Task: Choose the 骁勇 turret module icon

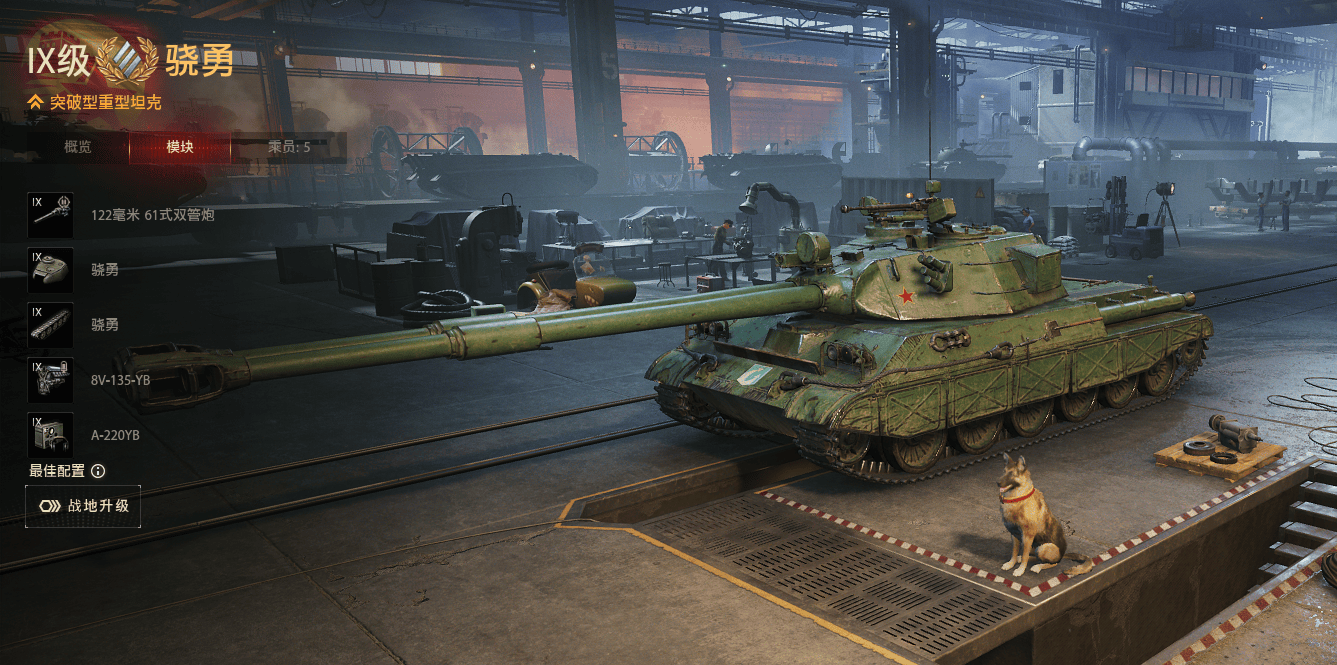Action: click(x=50, y=270)
